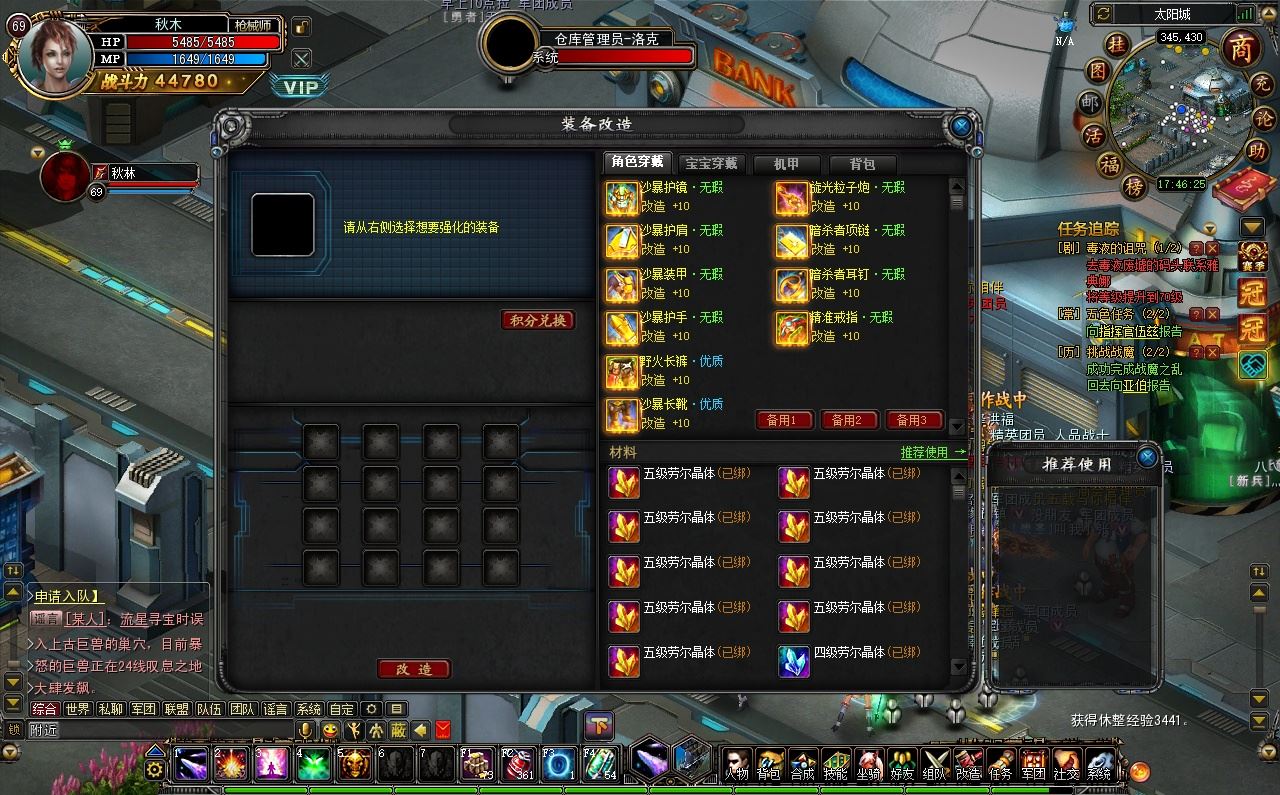The width and height of the screenshot is (1280, 795).
Task: Click the 积分兑换 button
Action: coord(538,320)
